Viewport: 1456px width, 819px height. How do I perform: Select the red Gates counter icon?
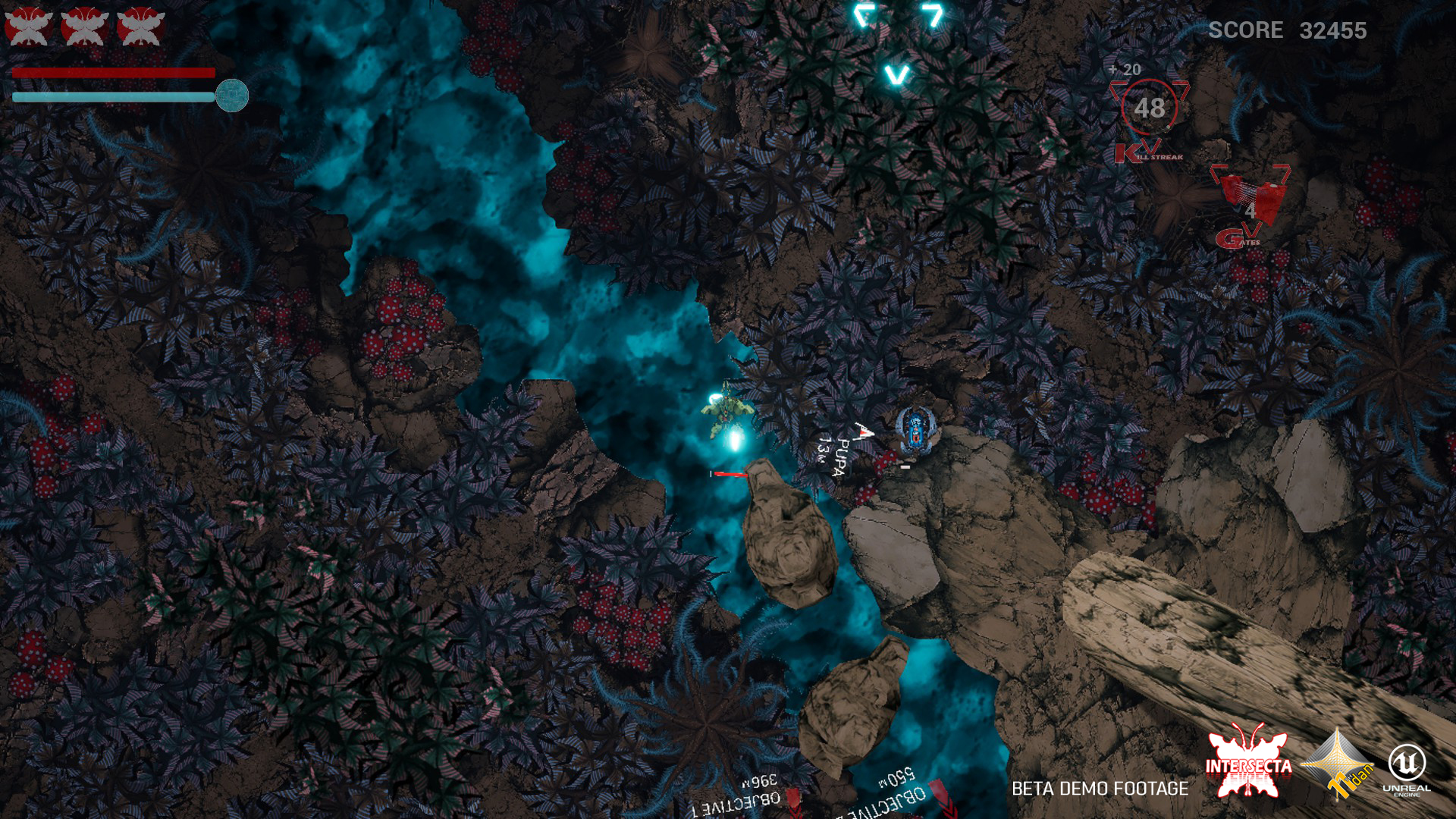(x=1250, y=199)
